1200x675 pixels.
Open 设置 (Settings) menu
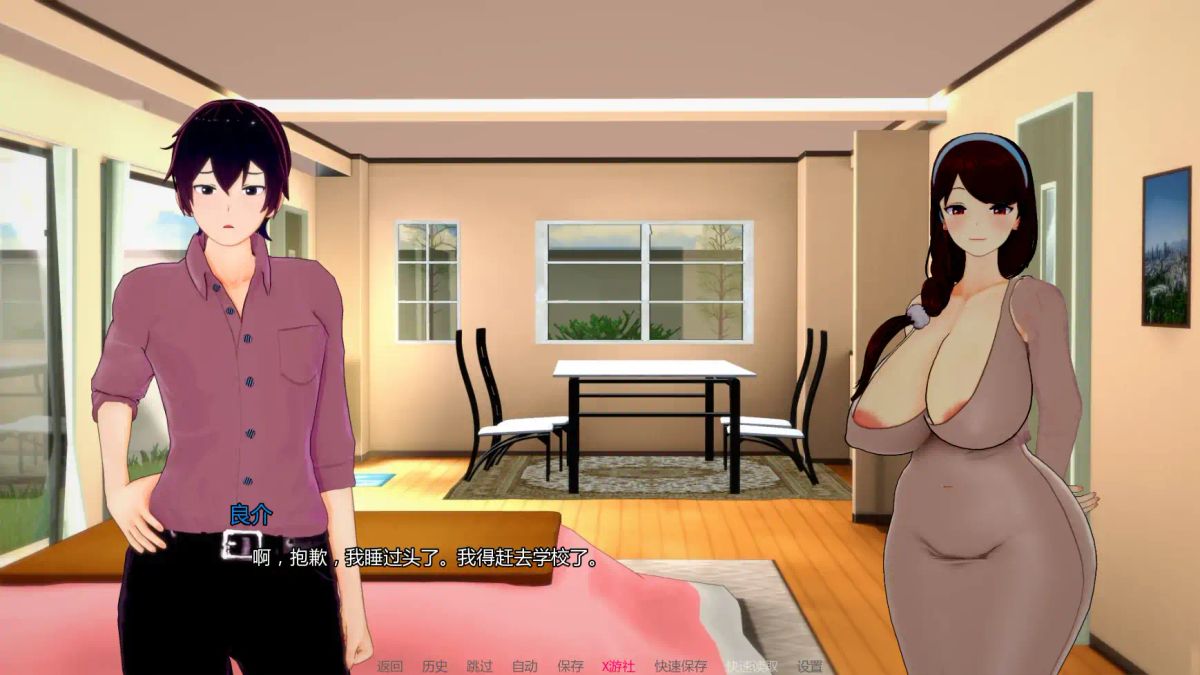(x=809, y=666)
